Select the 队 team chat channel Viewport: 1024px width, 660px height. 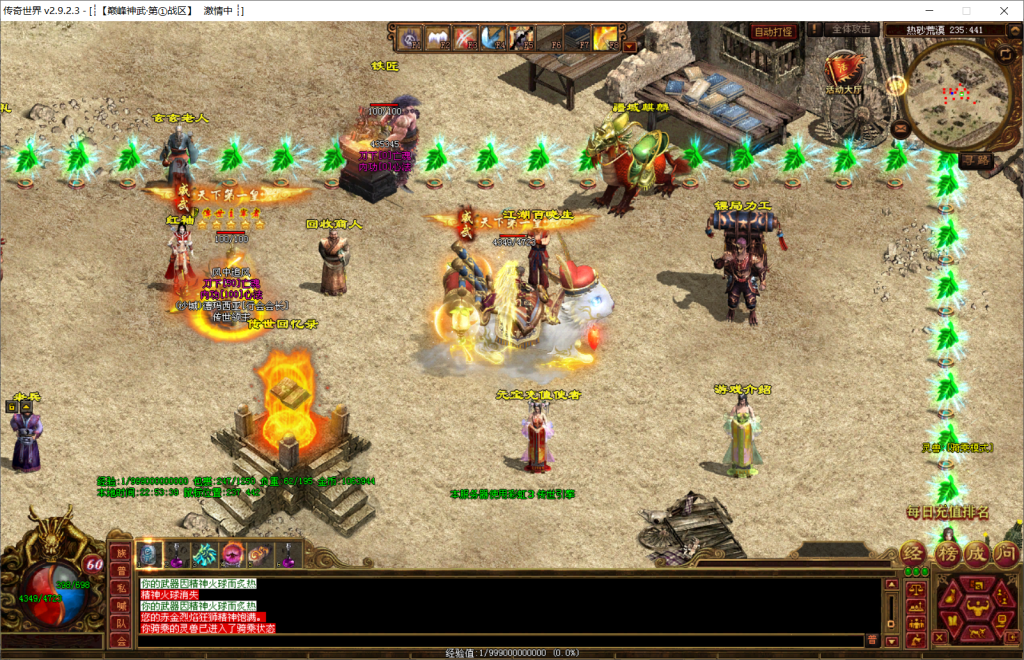(x=119, y=621)
